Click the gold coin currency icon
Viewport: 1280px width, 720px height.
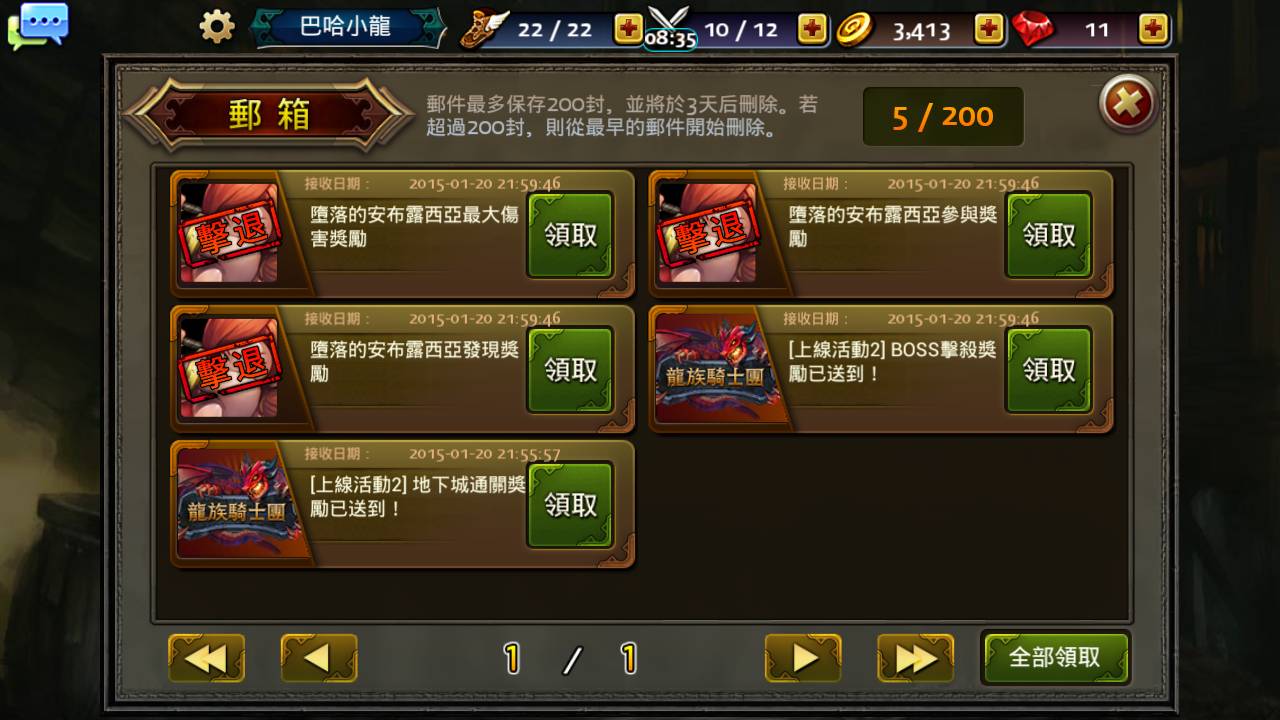point(855,28)
